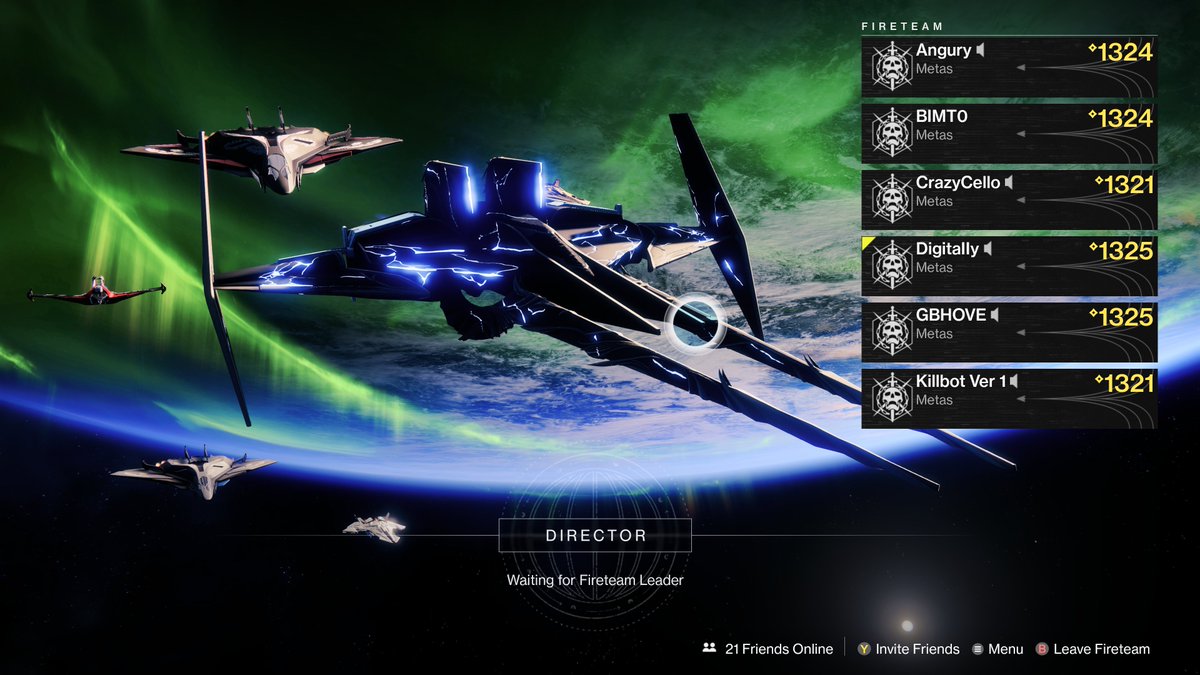Choose CrazyCello in the fireteam list
Image resolution: width=1200 pixels, height=675 pixels.
coord(1009,199)
